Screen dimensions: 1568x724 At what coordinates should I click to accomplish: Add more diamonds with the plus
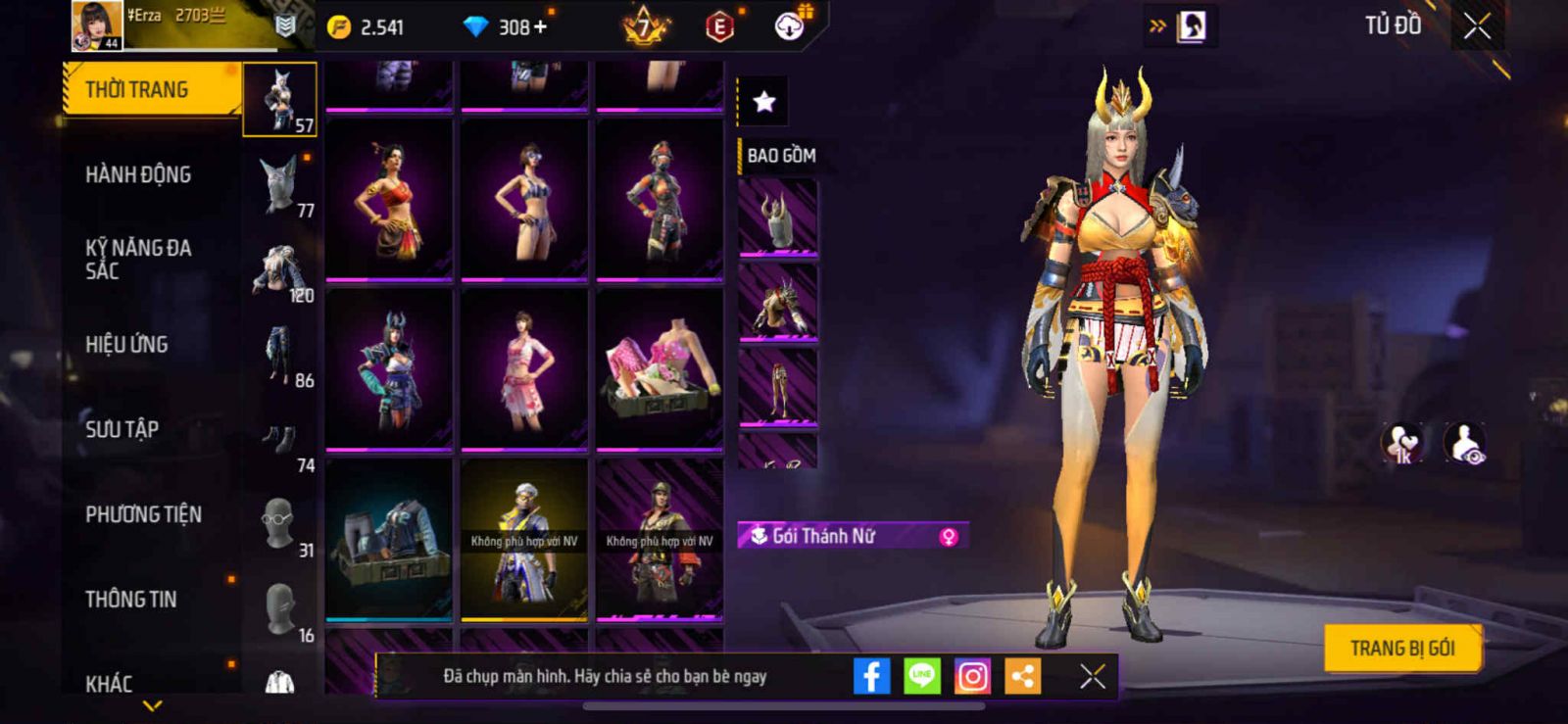[x=540, y=27]
